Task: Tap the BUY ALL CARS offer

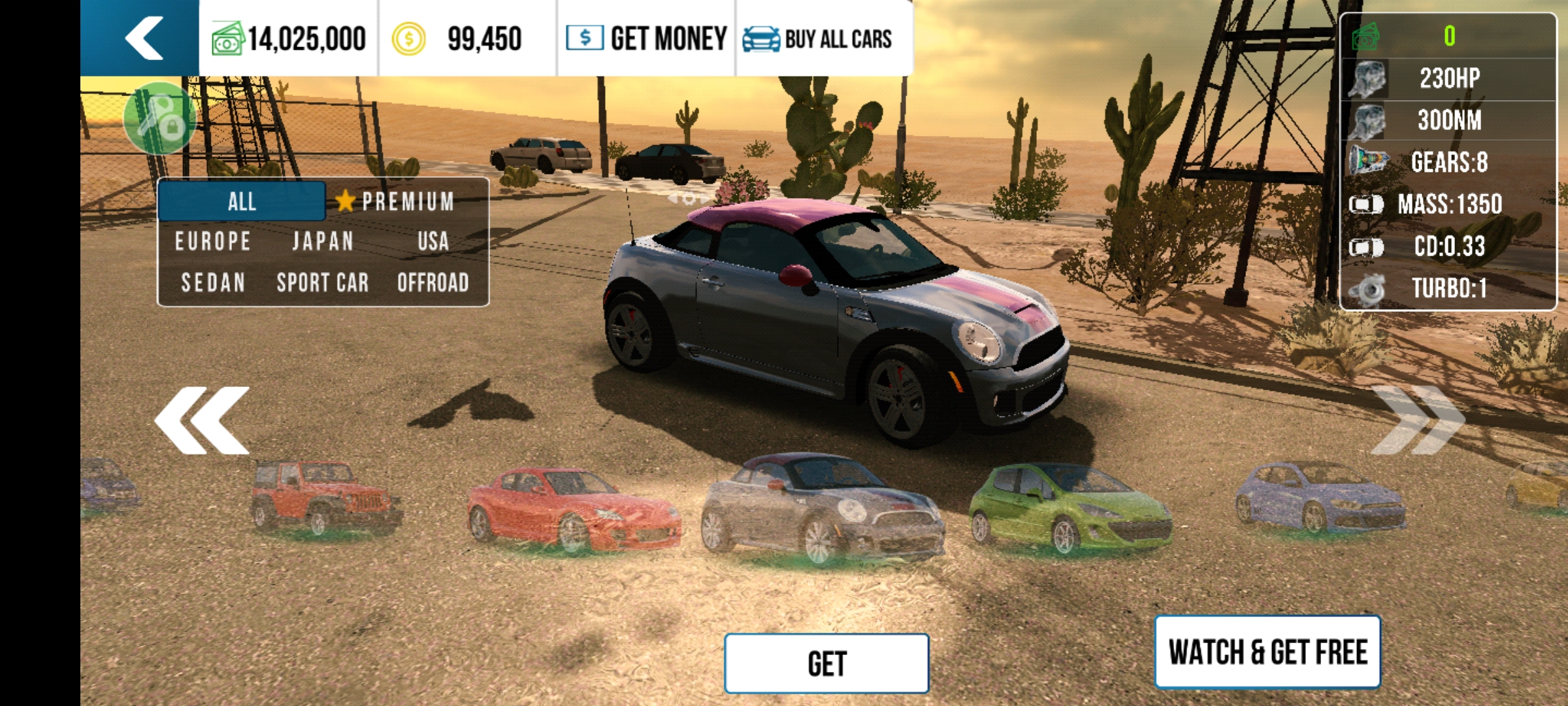Action: click(x=818, y=39)
